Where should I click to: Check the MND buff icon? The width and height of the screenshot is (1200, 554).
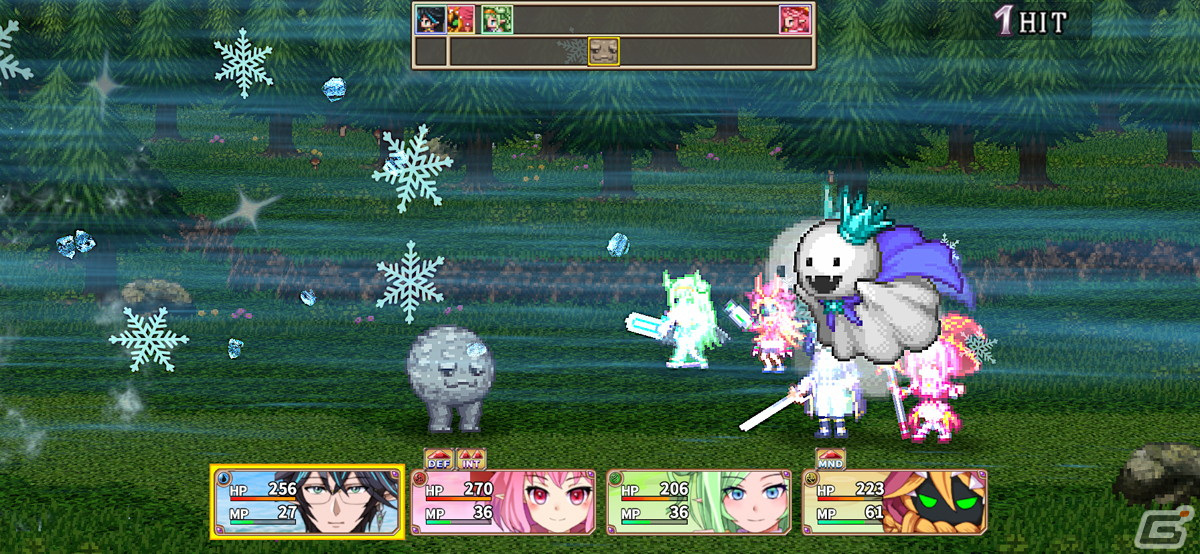click(831, 459)
